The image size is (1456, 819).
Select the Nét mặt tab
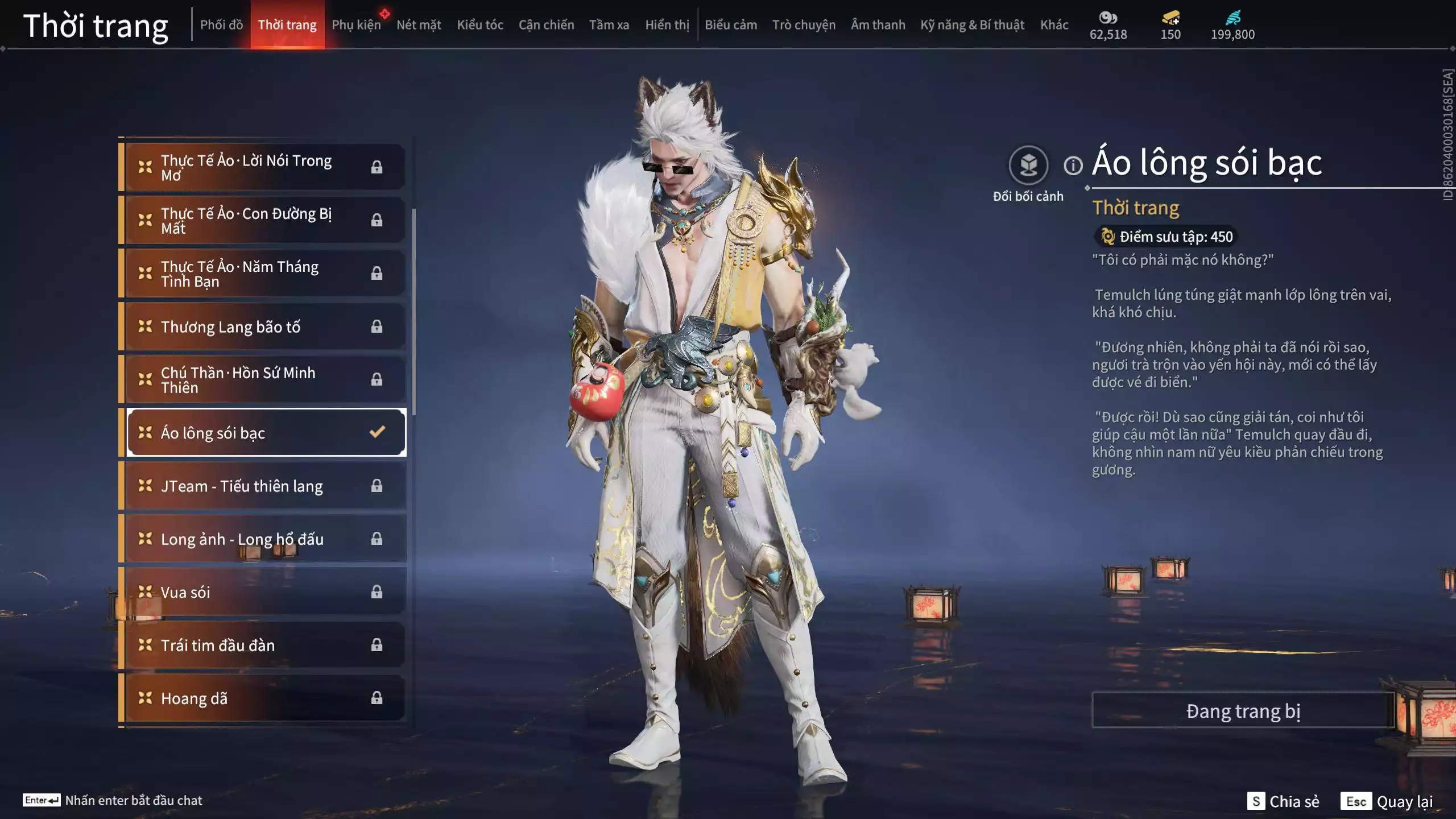[x=419, y=25]
